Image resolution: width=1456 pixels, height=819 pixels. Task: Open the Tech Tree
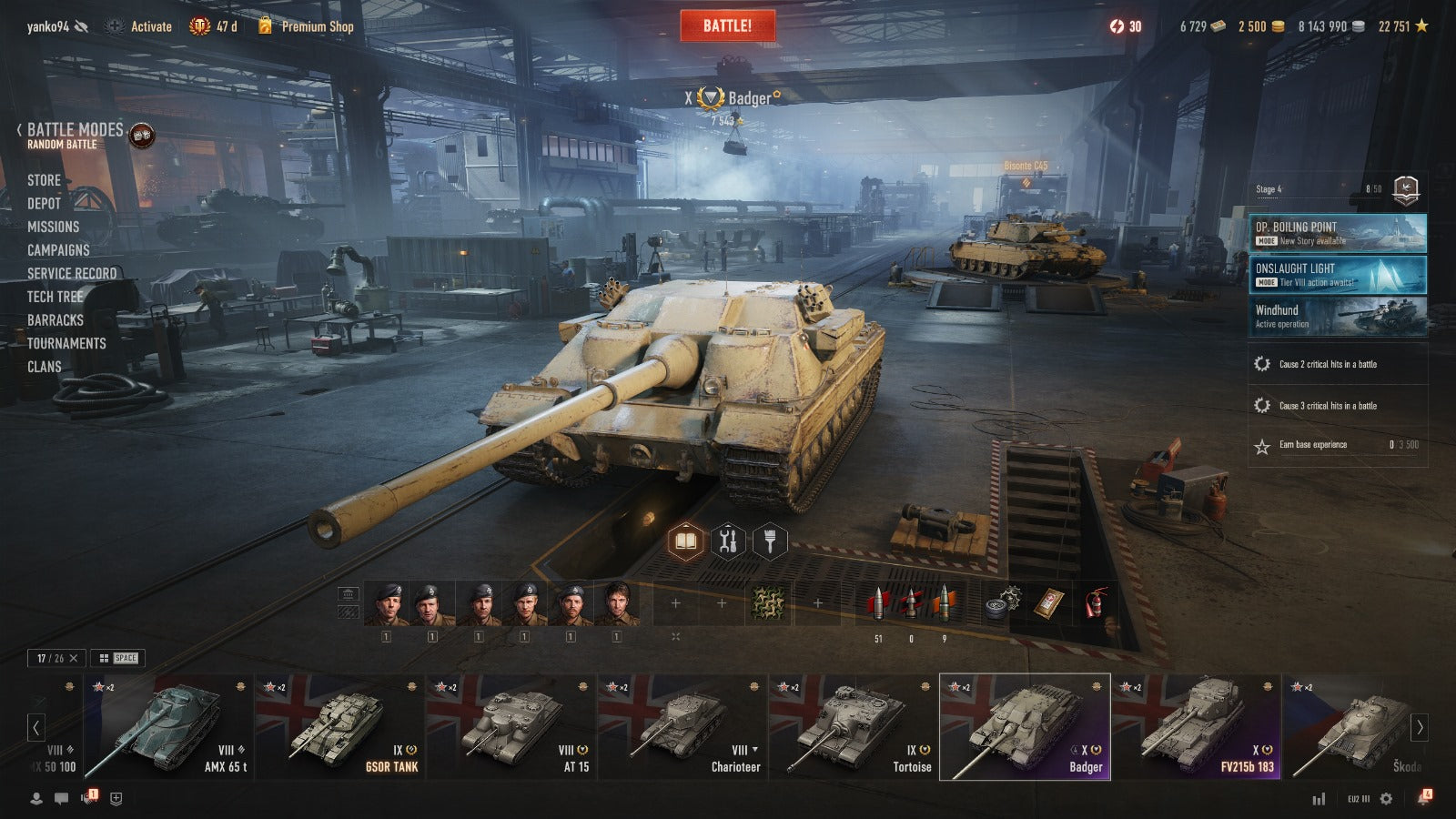click(x=55, y=297)
